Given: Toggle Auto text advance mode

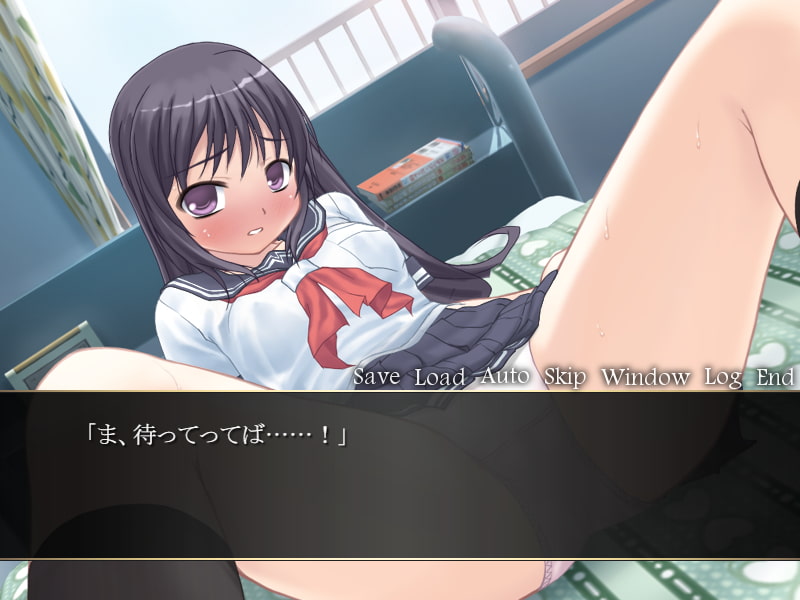Looking at the screenshot, I should click(505, 377).
